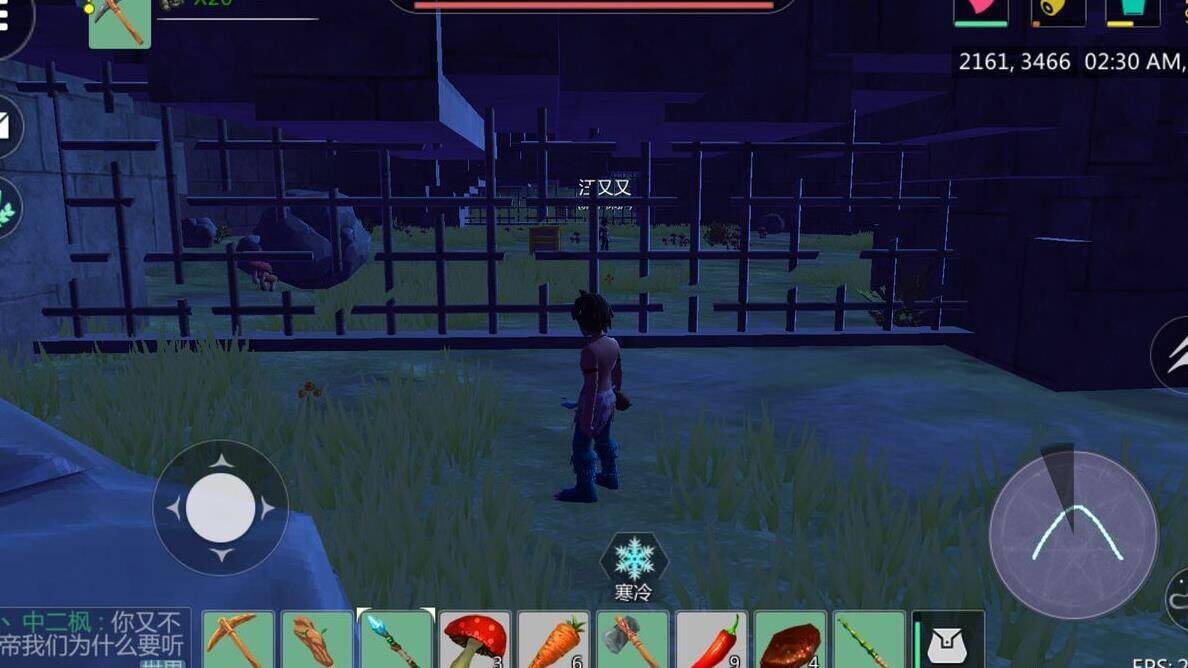Image resolution: width=1188 pixels, height=668 pixels.
Task: Select the wooden club hotbar slot
Action: tap(317, 640)
